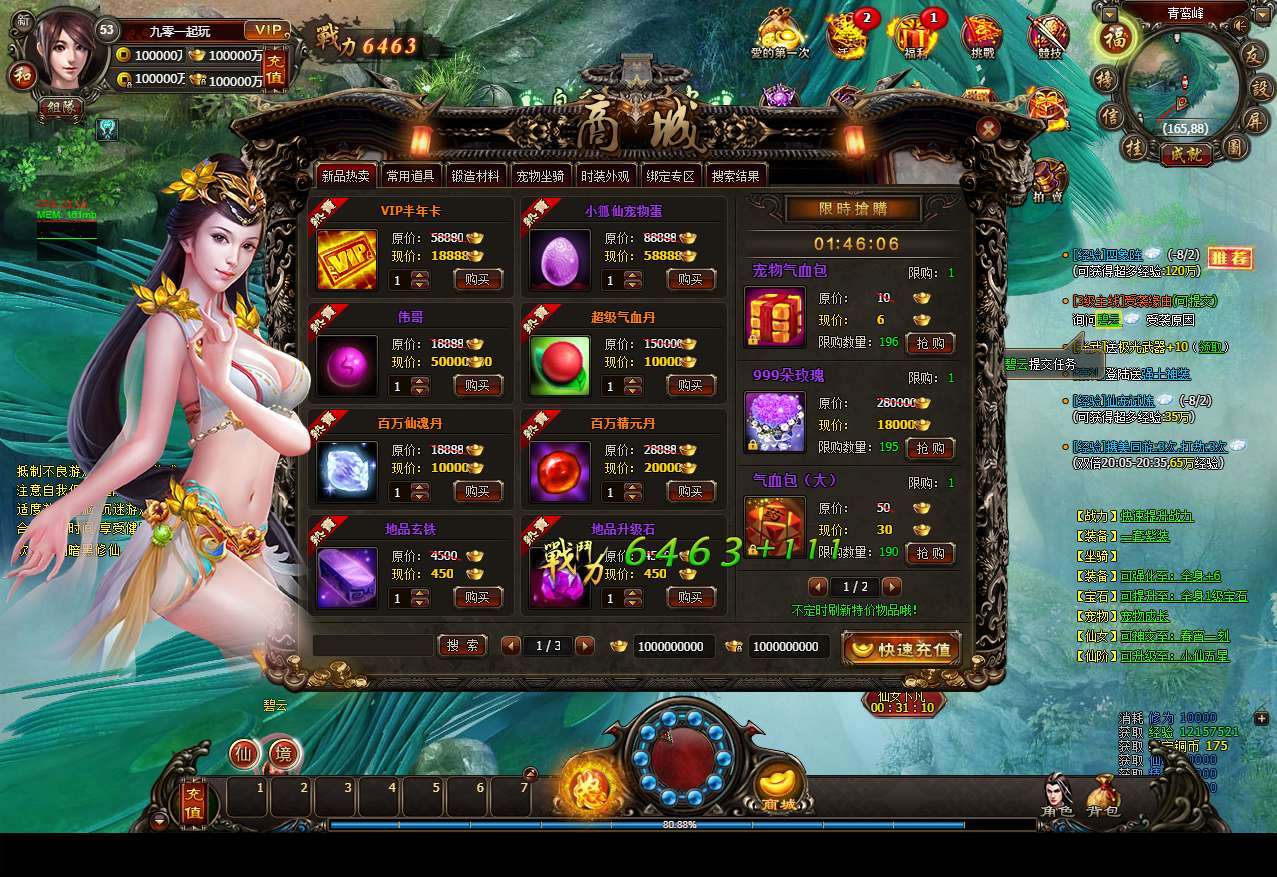Focus the shop search input field
This screenshot has height=877, width=1277.
(373, 646)
